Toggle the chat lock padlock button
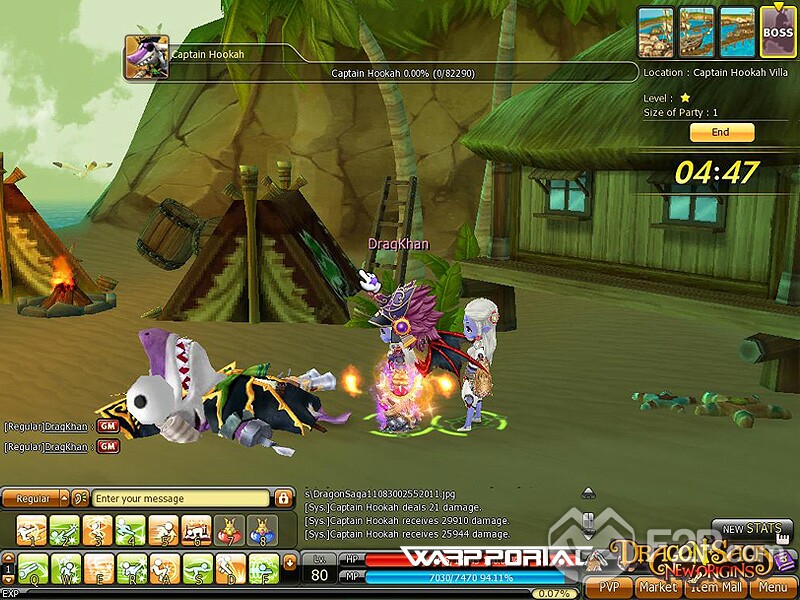Image resolution: width=800 pixels, height=600 pixels. click(284, 498)
